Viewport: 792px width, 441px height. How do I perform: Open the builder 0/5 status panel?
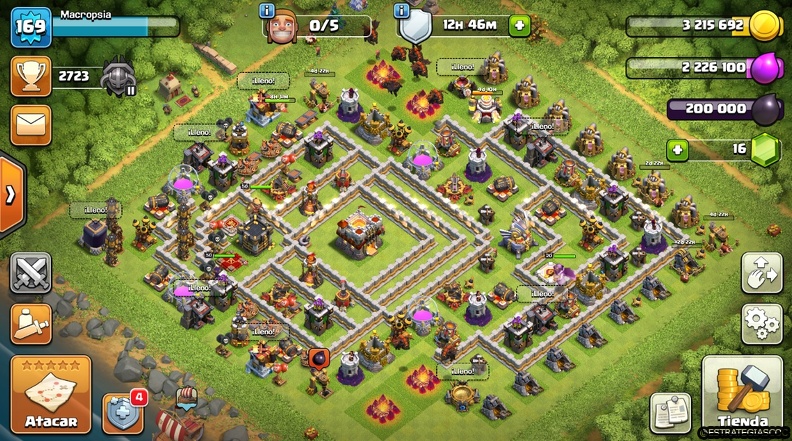[x=320, y=25]
